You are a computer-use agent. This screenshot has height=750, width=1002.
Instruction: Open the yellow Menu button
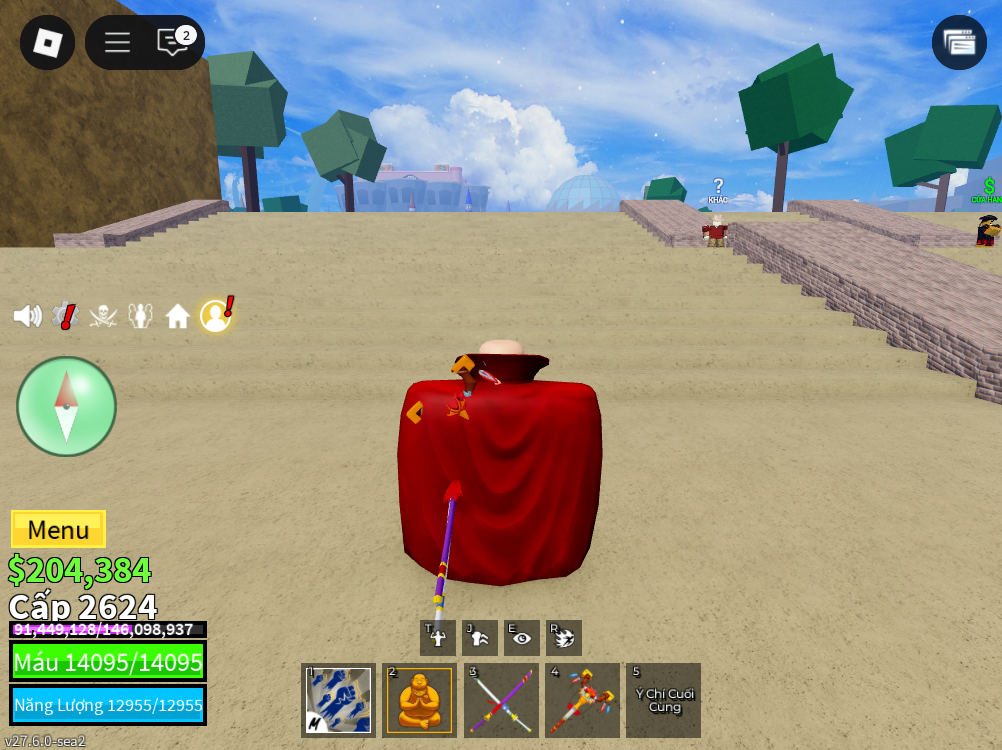click(58, 529)
